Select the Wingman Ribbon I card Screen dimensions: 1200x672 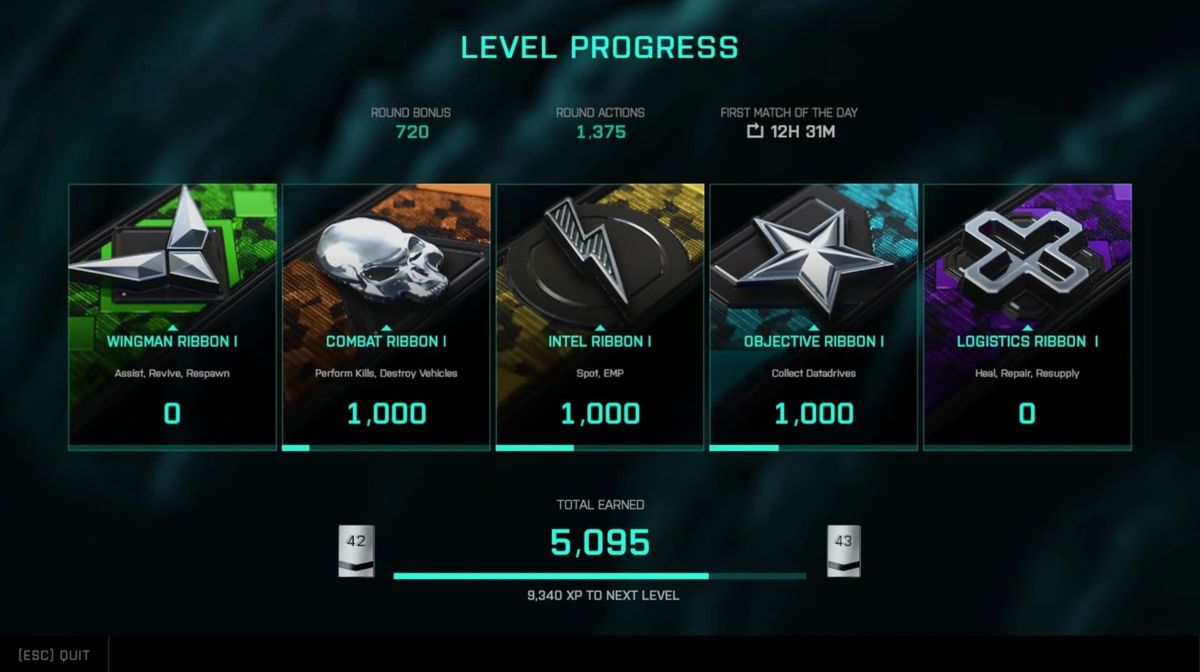pos(172,317)
